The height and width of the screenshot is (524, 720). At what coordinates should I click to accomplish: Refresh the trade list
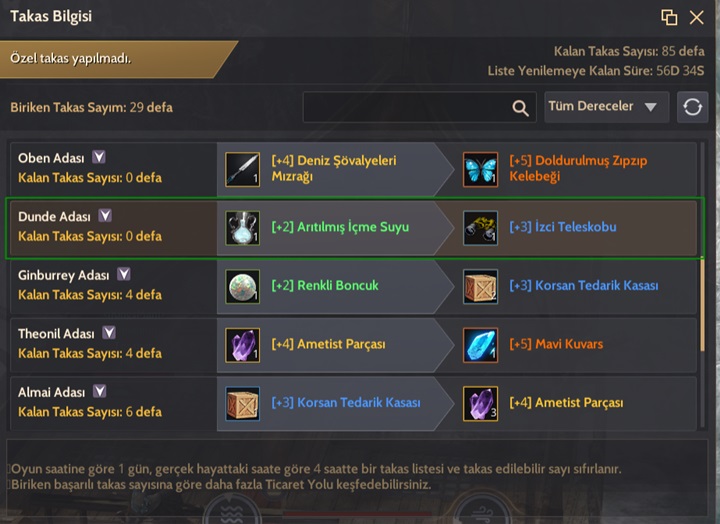692,107
